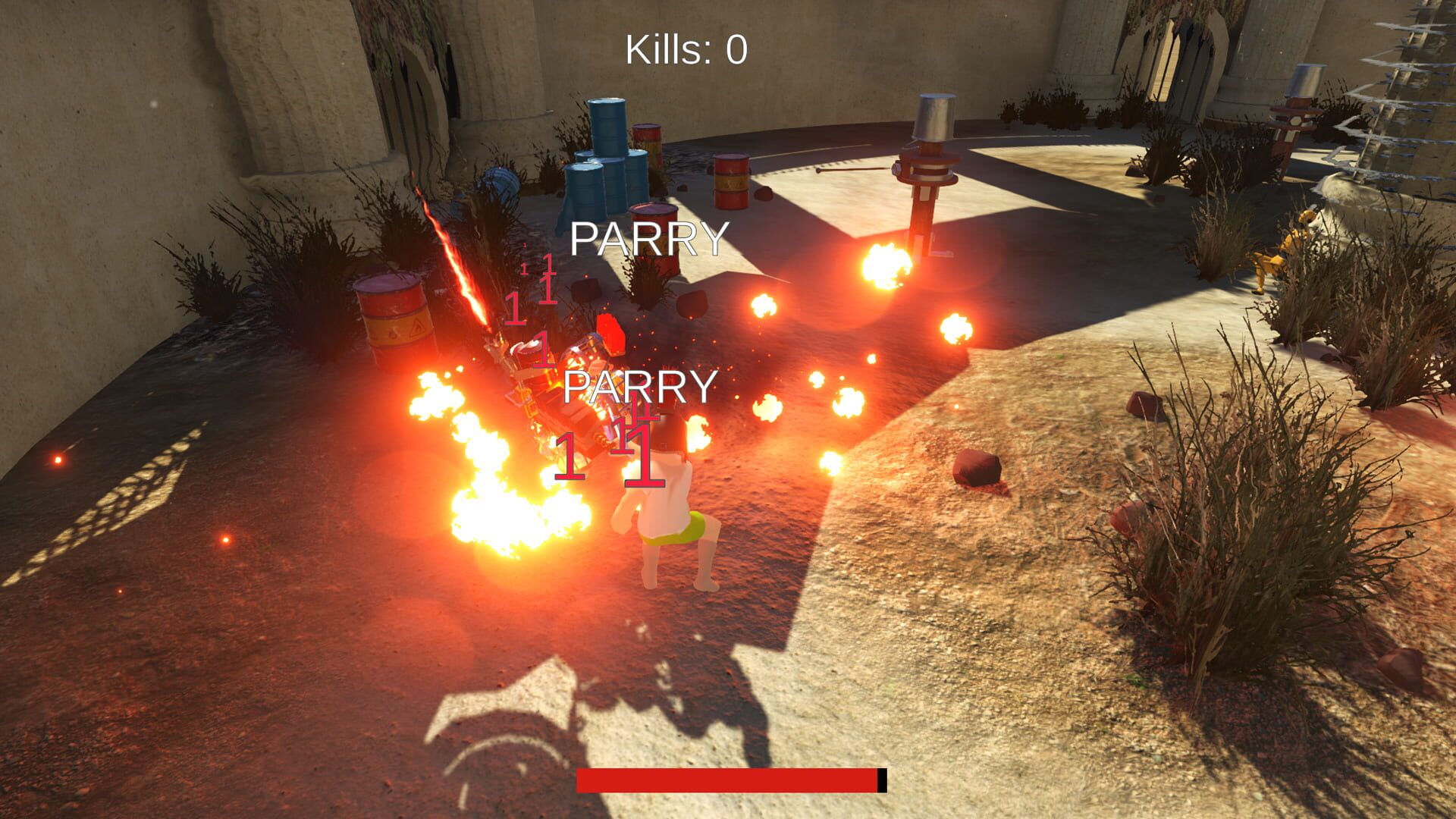Click the upper PARRY indicator
This screenshot has height=819, width=1456.
pos(650,240)
